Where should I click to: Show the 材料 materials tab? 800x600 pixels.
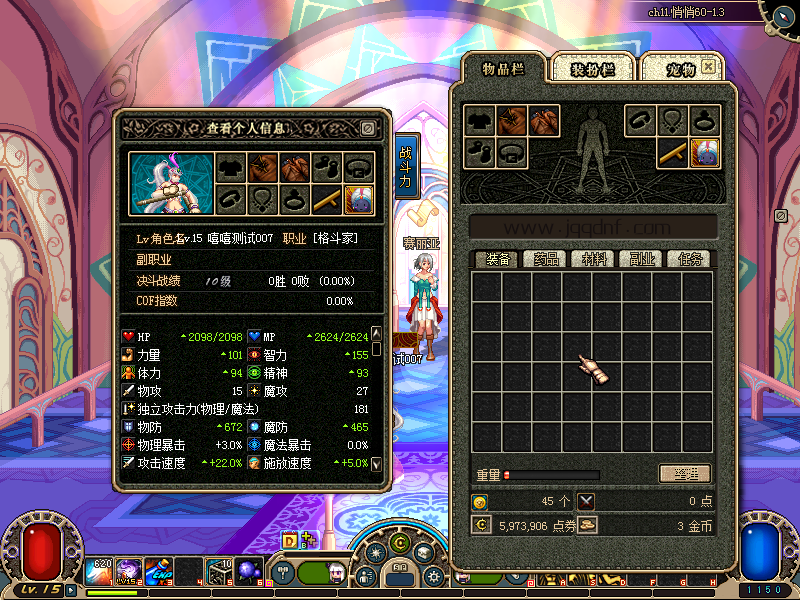tap(594, 259)
